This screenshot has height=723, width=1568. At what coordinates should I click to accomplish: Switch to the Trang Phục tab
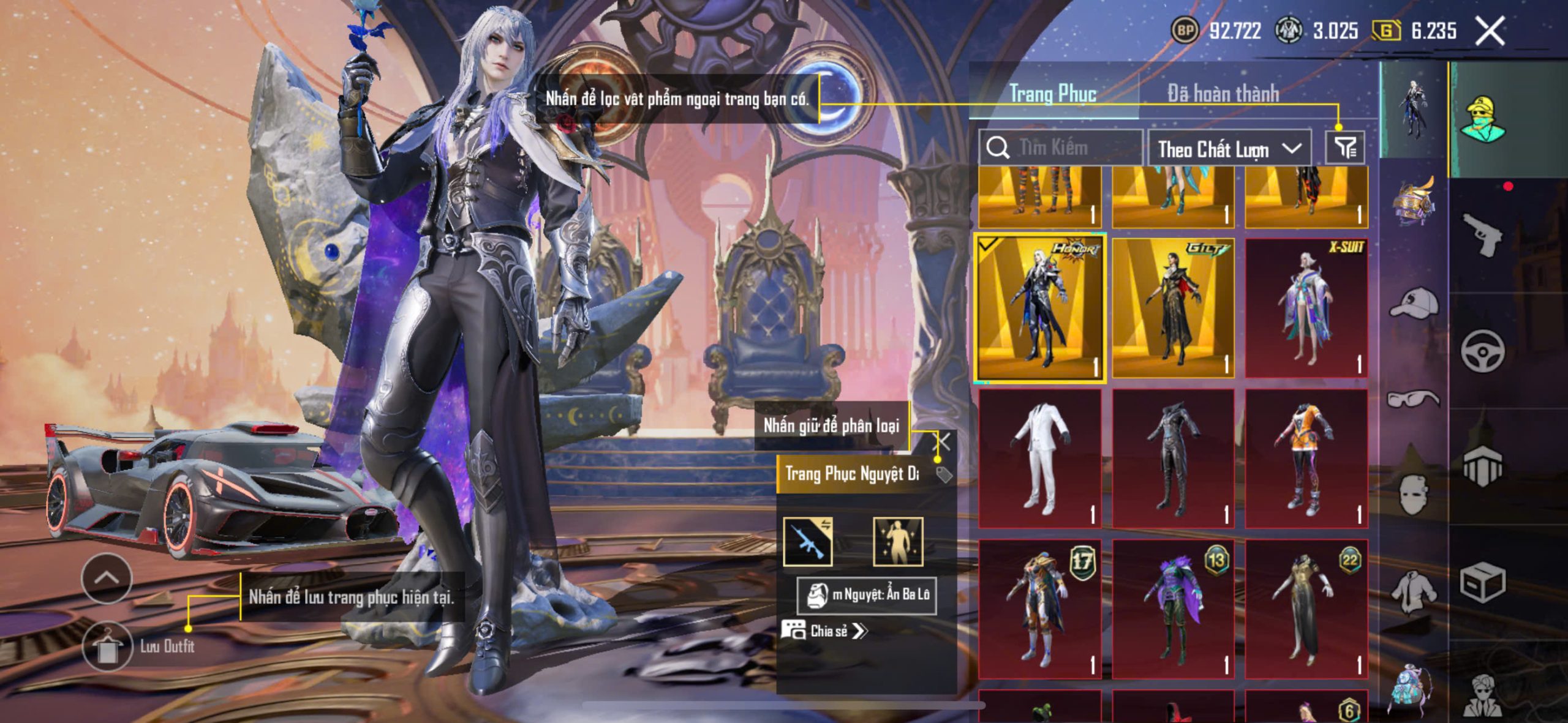(1052, 94)
